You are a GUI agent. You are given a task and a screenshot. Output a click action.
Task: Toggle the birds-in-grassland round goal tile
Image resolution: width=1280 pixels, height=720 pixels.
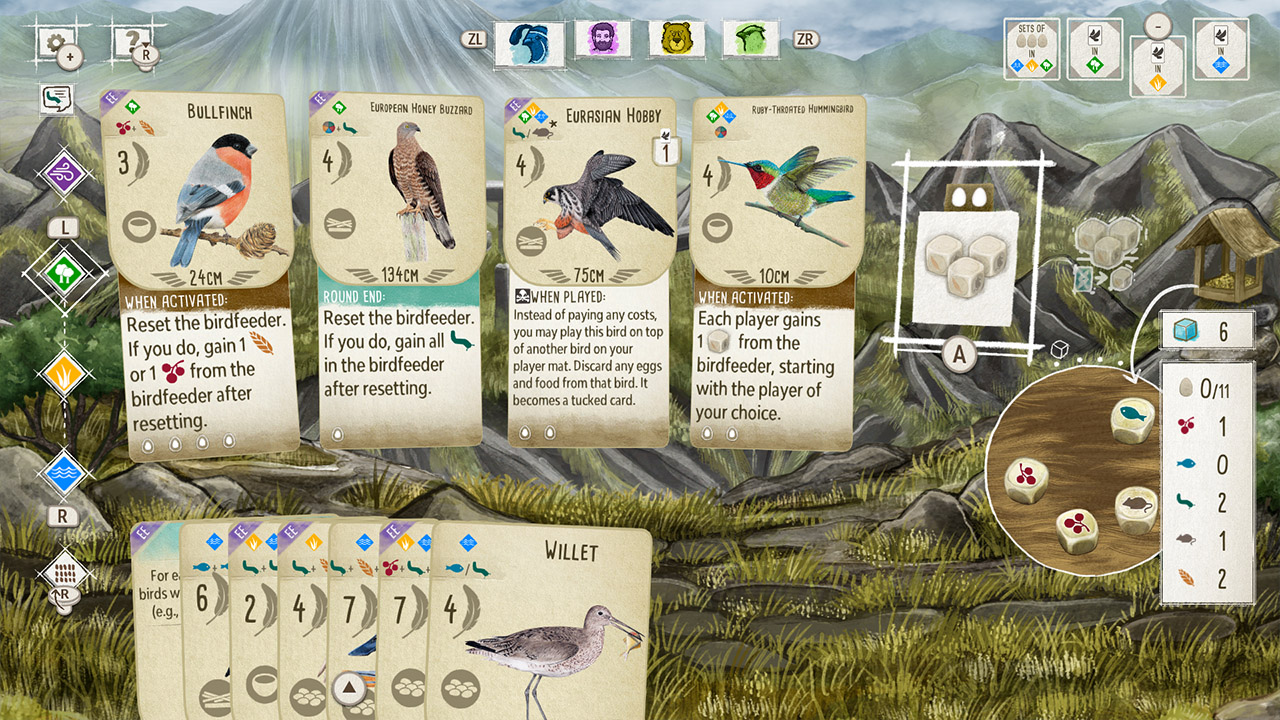coord(1158,60)
